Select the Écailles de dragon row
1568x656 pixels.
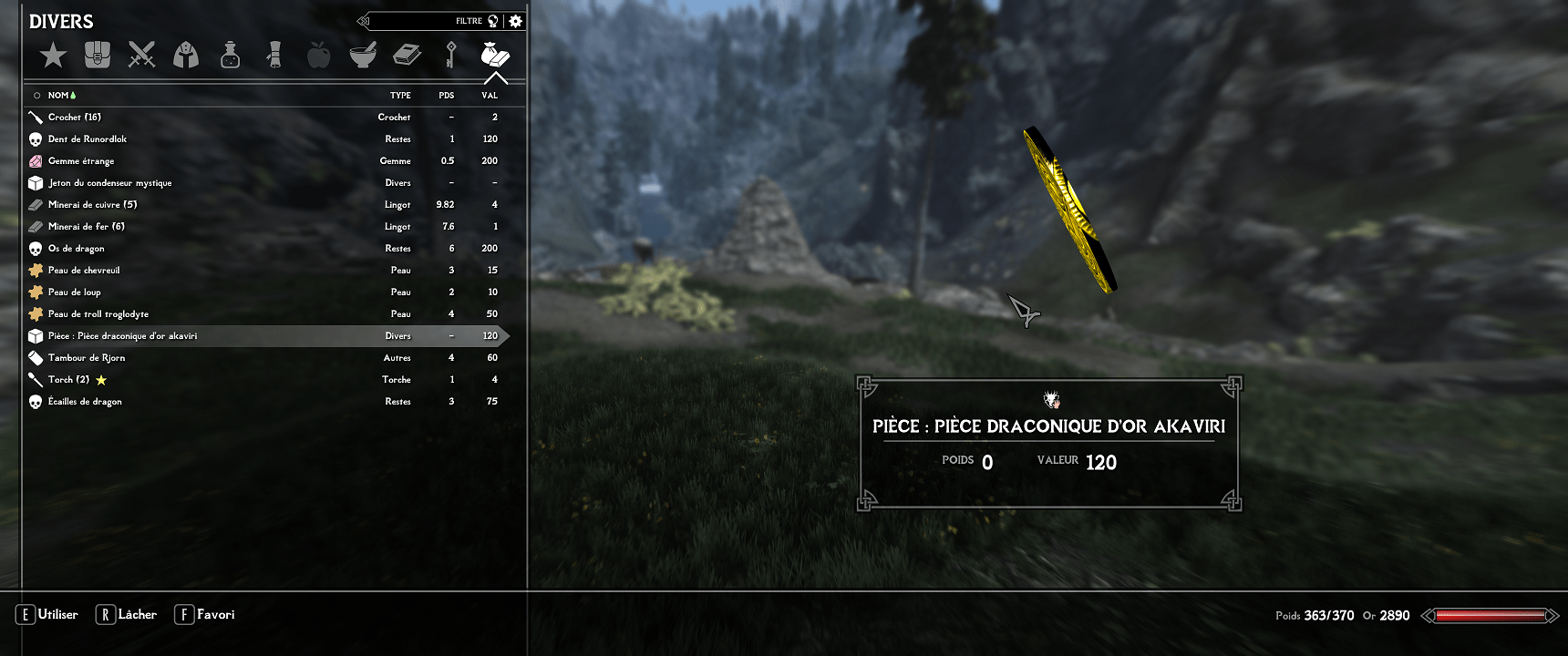tap(85, 402)
